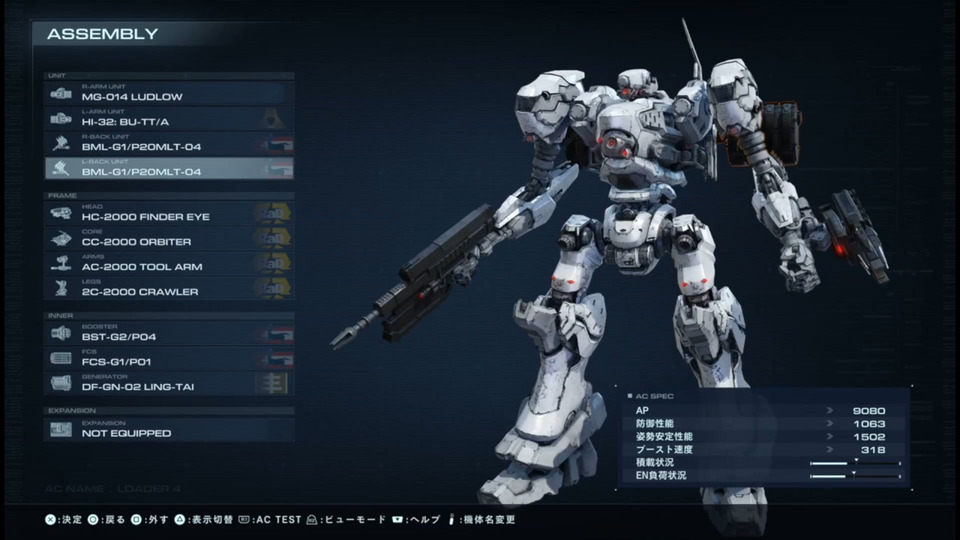Viewport: 960px width, 540px height.
Task: Select the BST-G2/P04 booster slot
Action: pos(168,334)
